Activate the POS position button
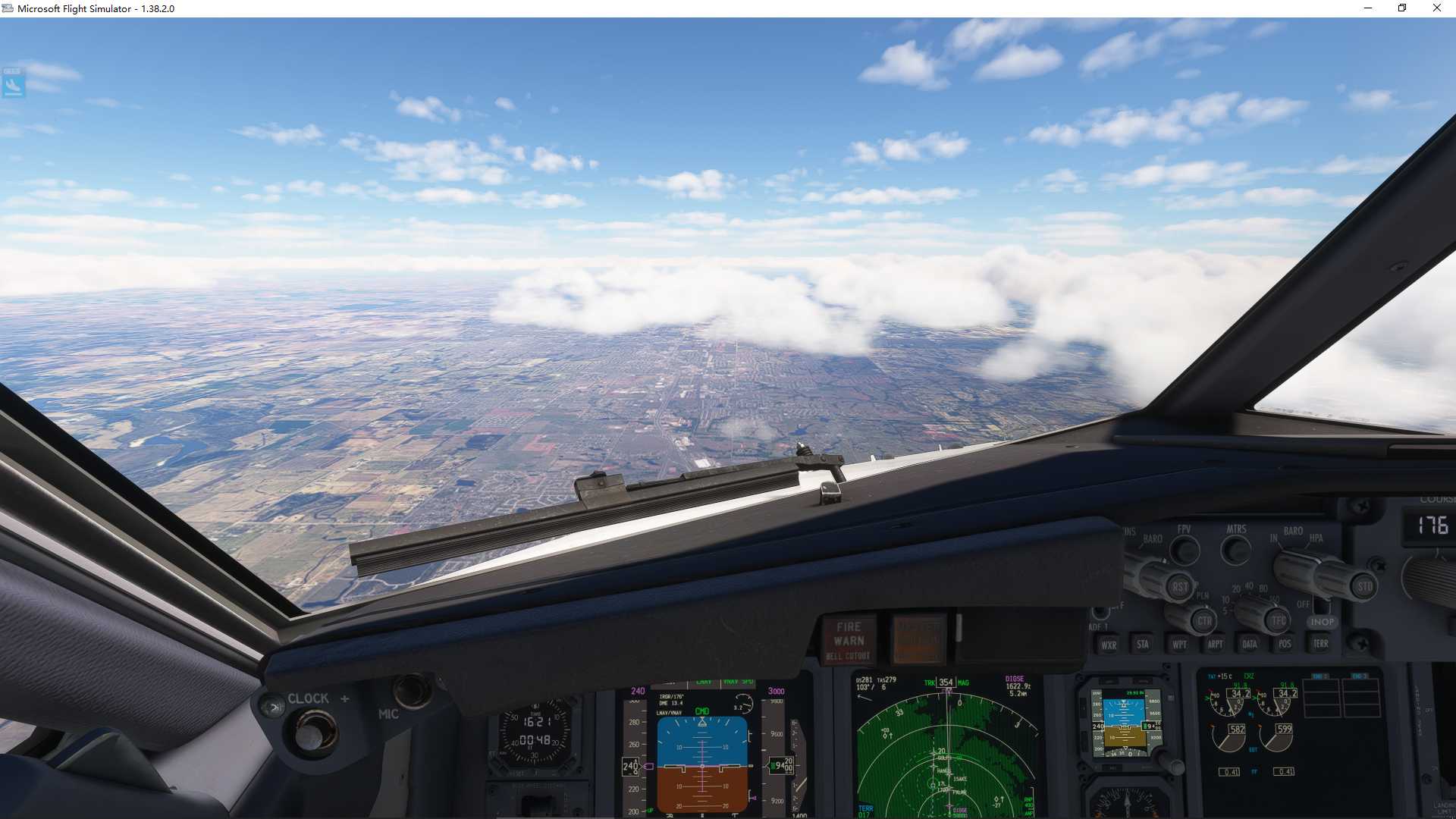The image size is (1456, 819). (x=1285, y=645)
